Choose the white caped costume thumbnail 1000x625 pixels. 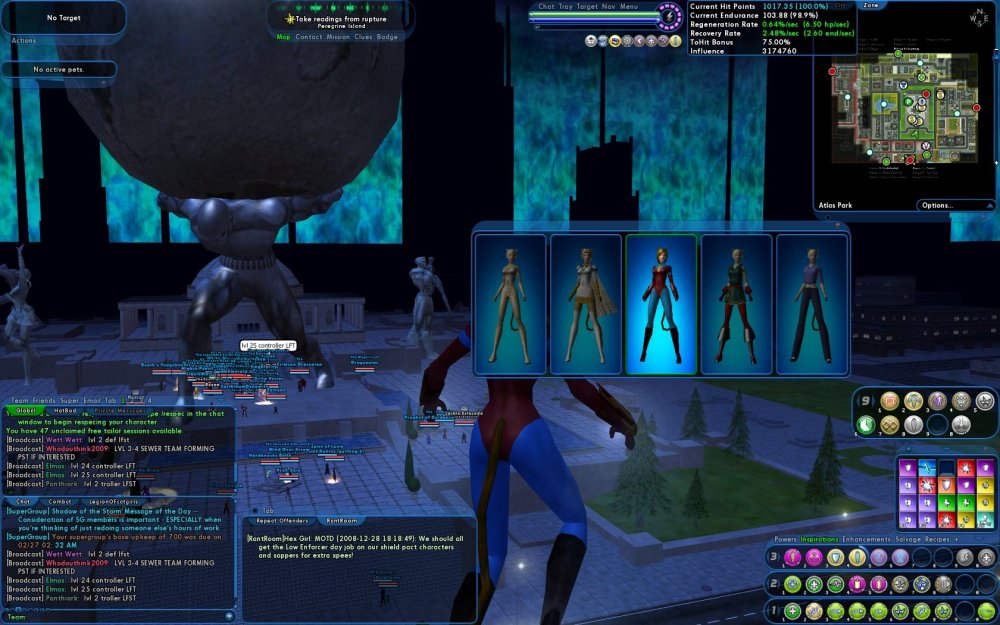[586, 304]
